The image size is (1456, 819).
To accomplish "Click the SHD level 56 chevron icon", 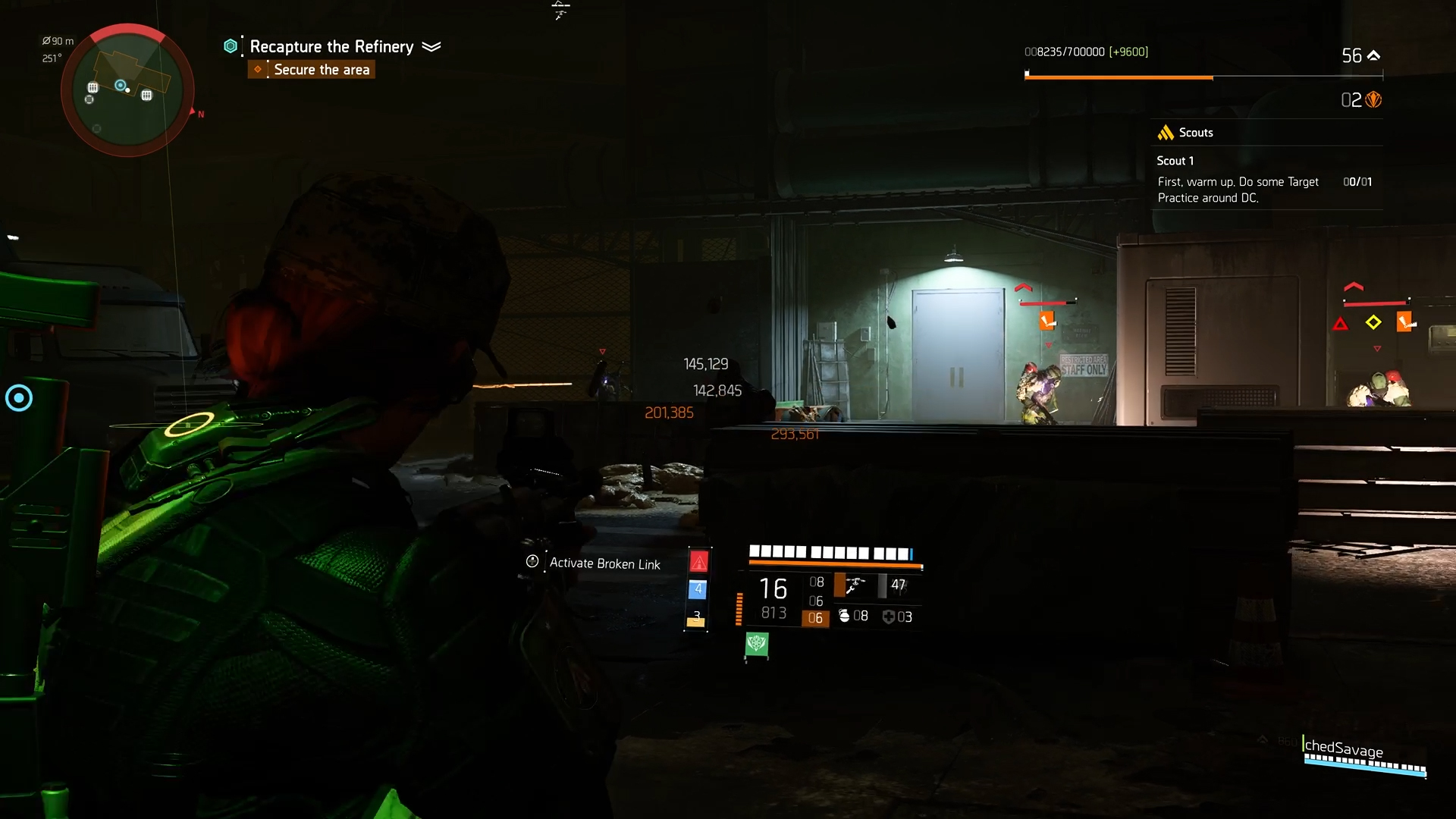I will [1373, 55].
